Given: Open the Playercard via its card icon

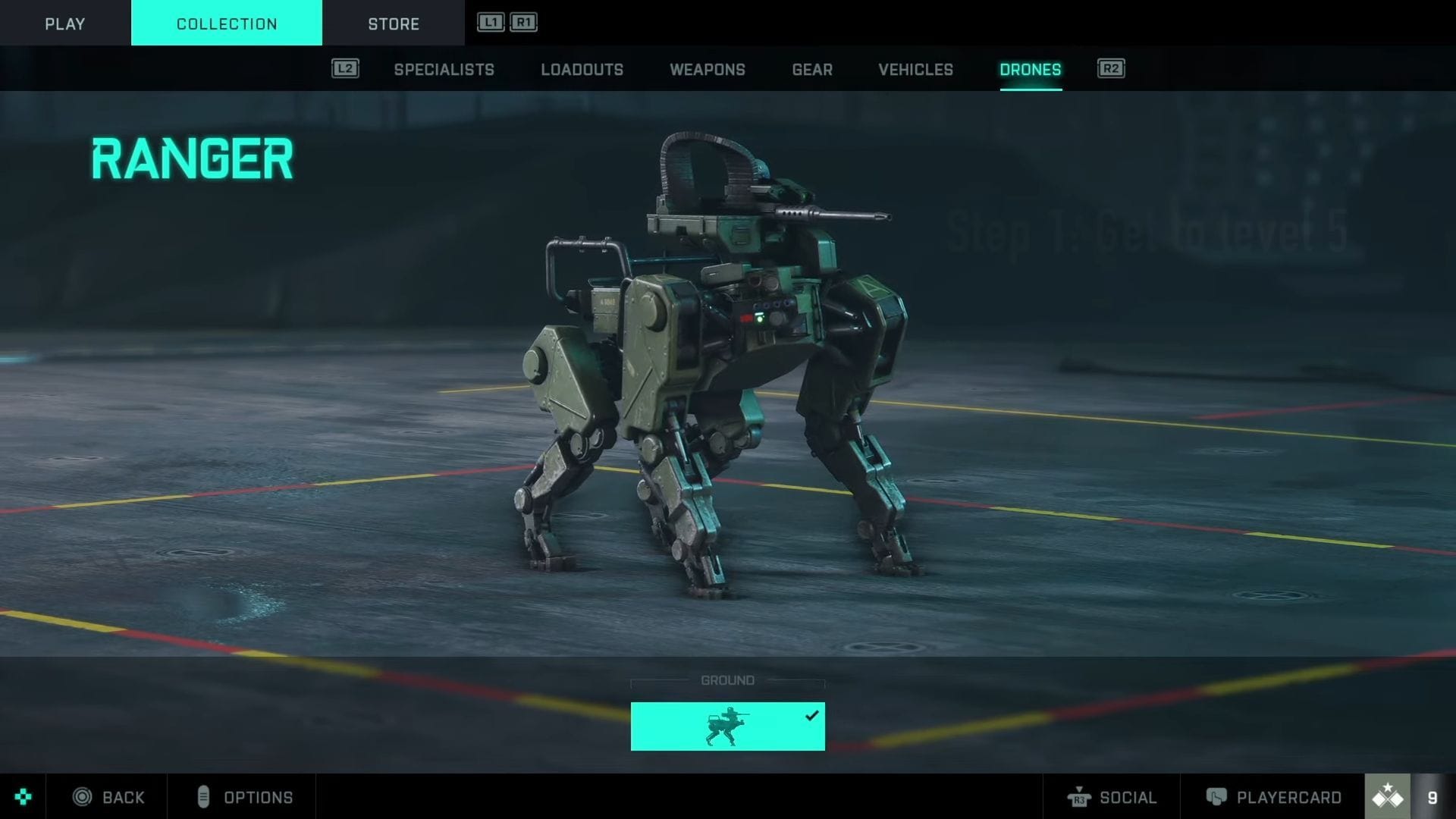Looking at the screenshot, I should click(1218, 797).
